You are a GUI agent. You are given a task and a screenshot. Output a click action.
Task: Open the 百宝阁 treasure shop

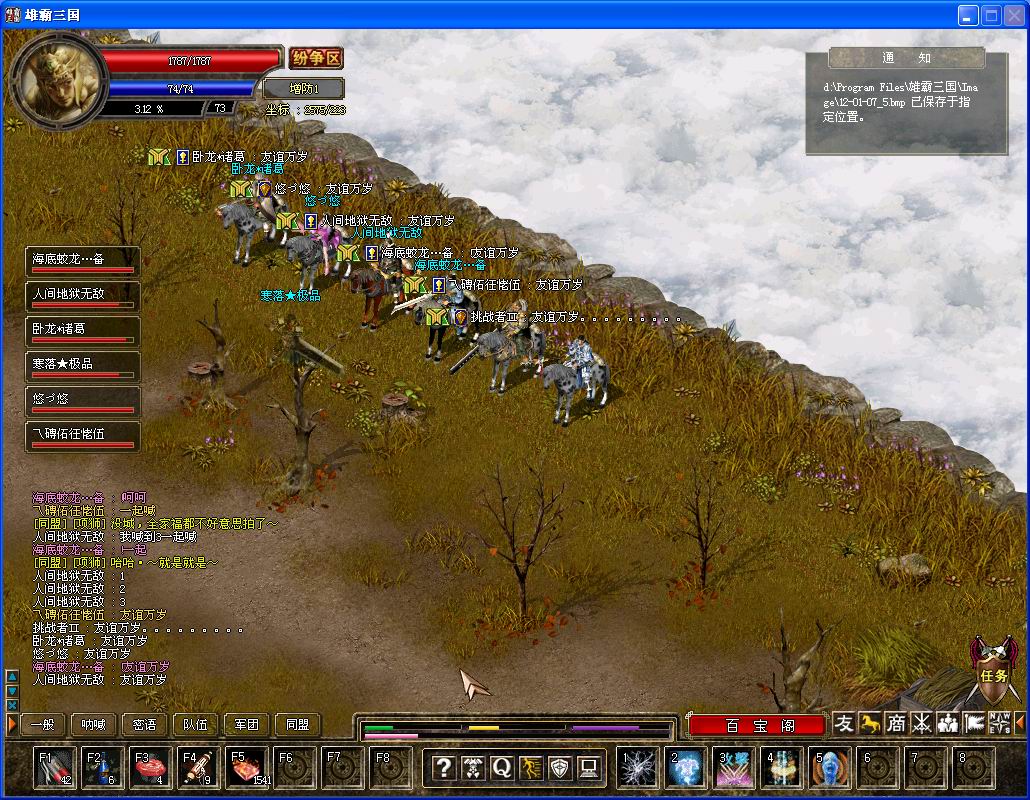758,726
